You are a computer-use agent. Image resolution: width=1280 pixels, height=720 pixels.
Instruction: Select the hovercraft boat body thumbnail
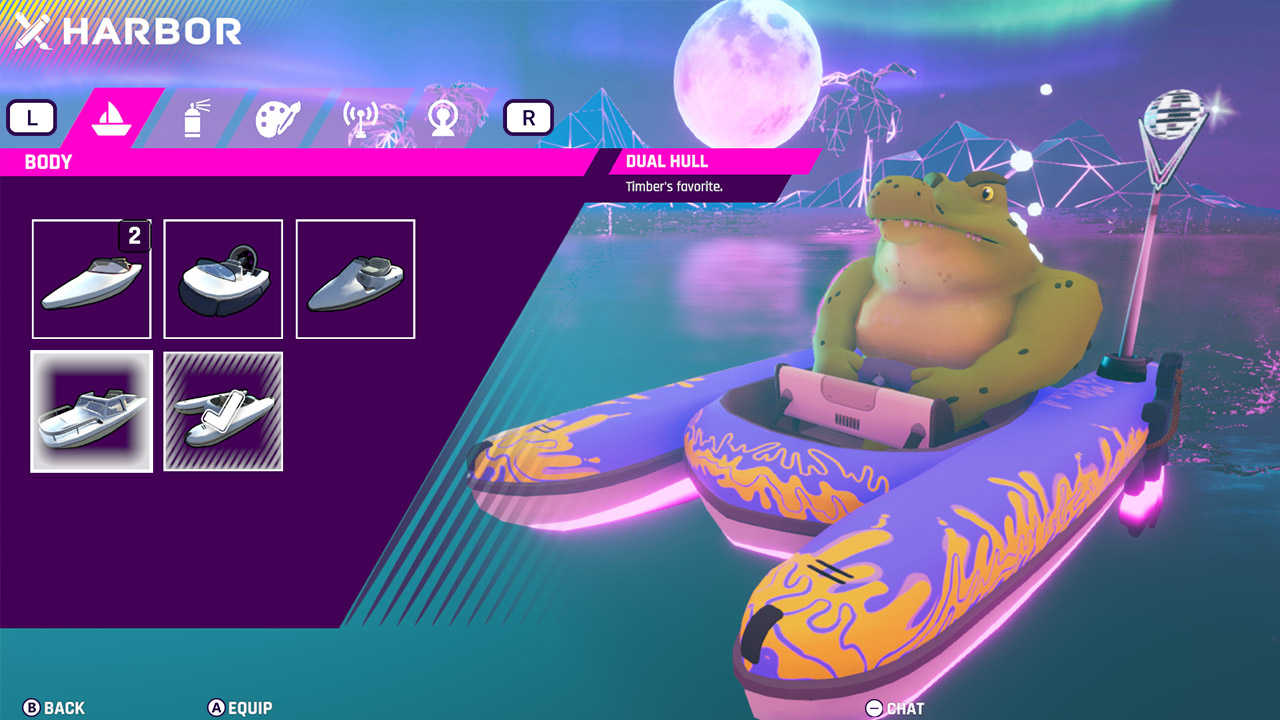[222, 278]
